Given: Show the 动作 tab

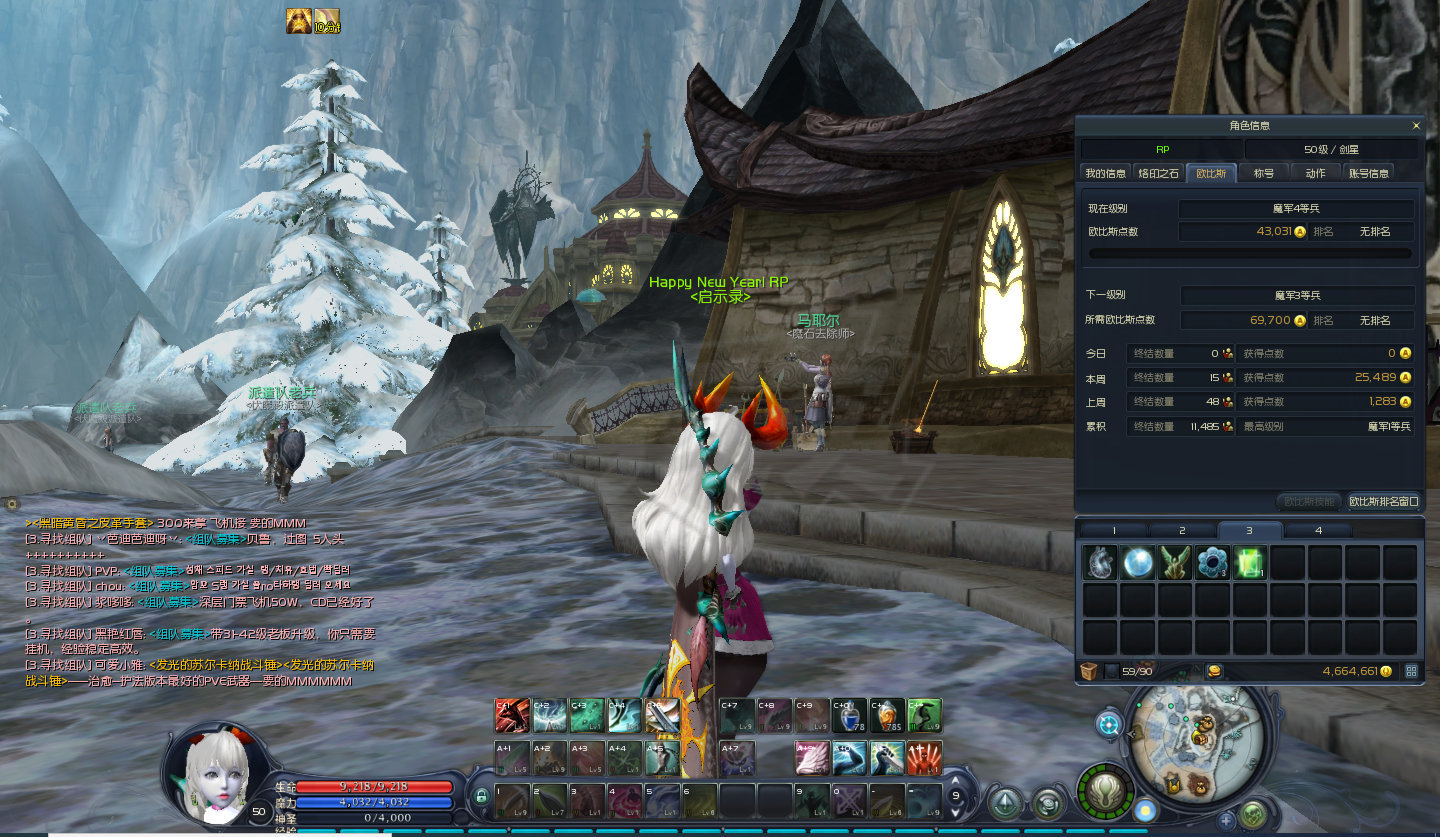Looking at the screenshot, I should [1315, 173].
